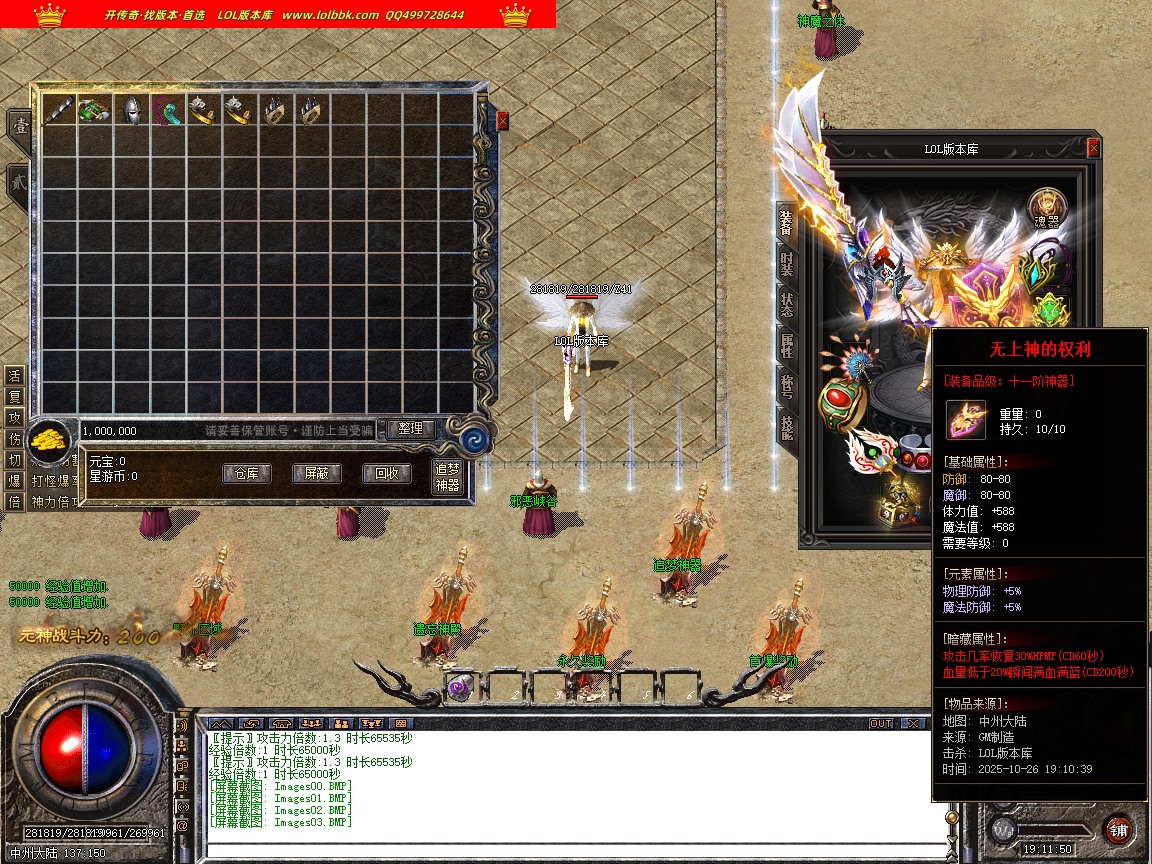Click the OUT button on chat bar
The image size is (1152, 864).
pos(880,723)
